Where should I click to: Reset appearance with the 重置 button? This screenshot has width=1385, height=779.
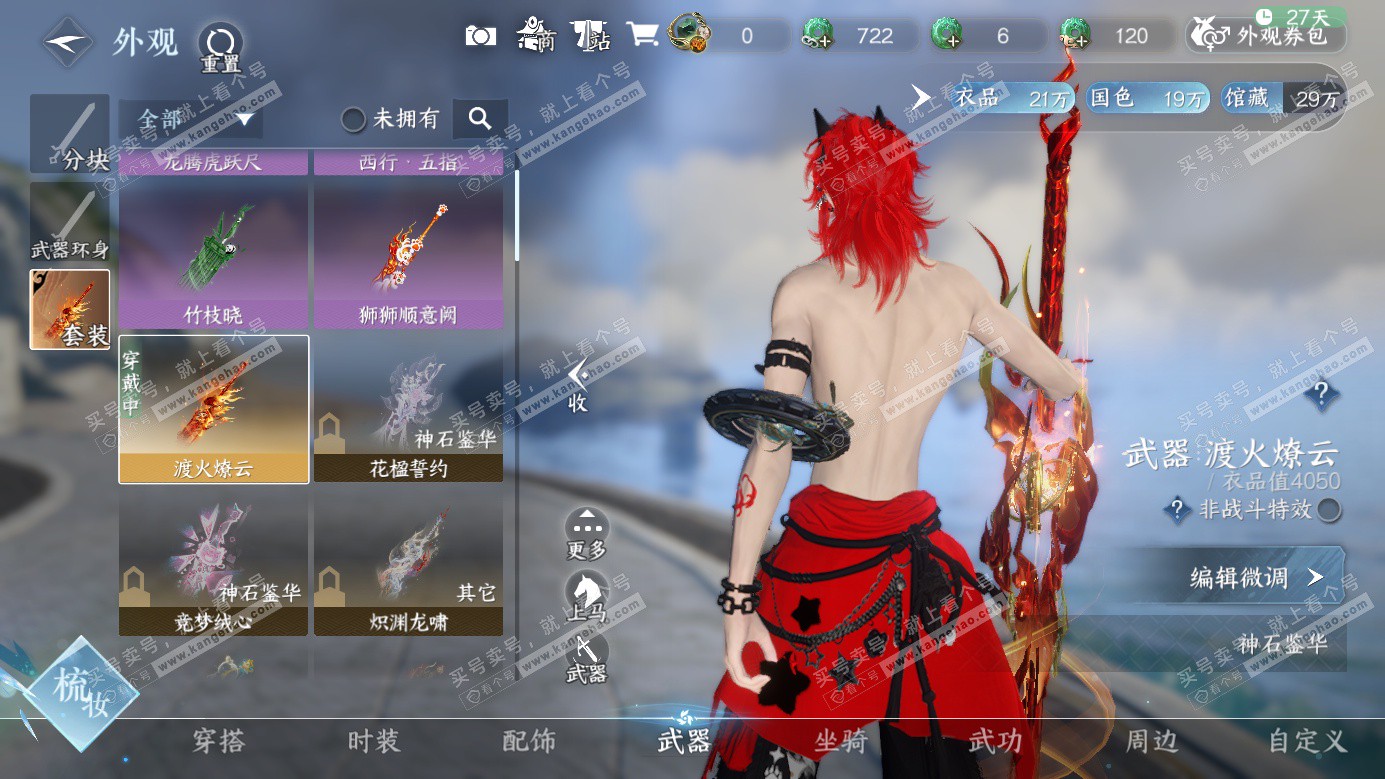click(220, 45)
